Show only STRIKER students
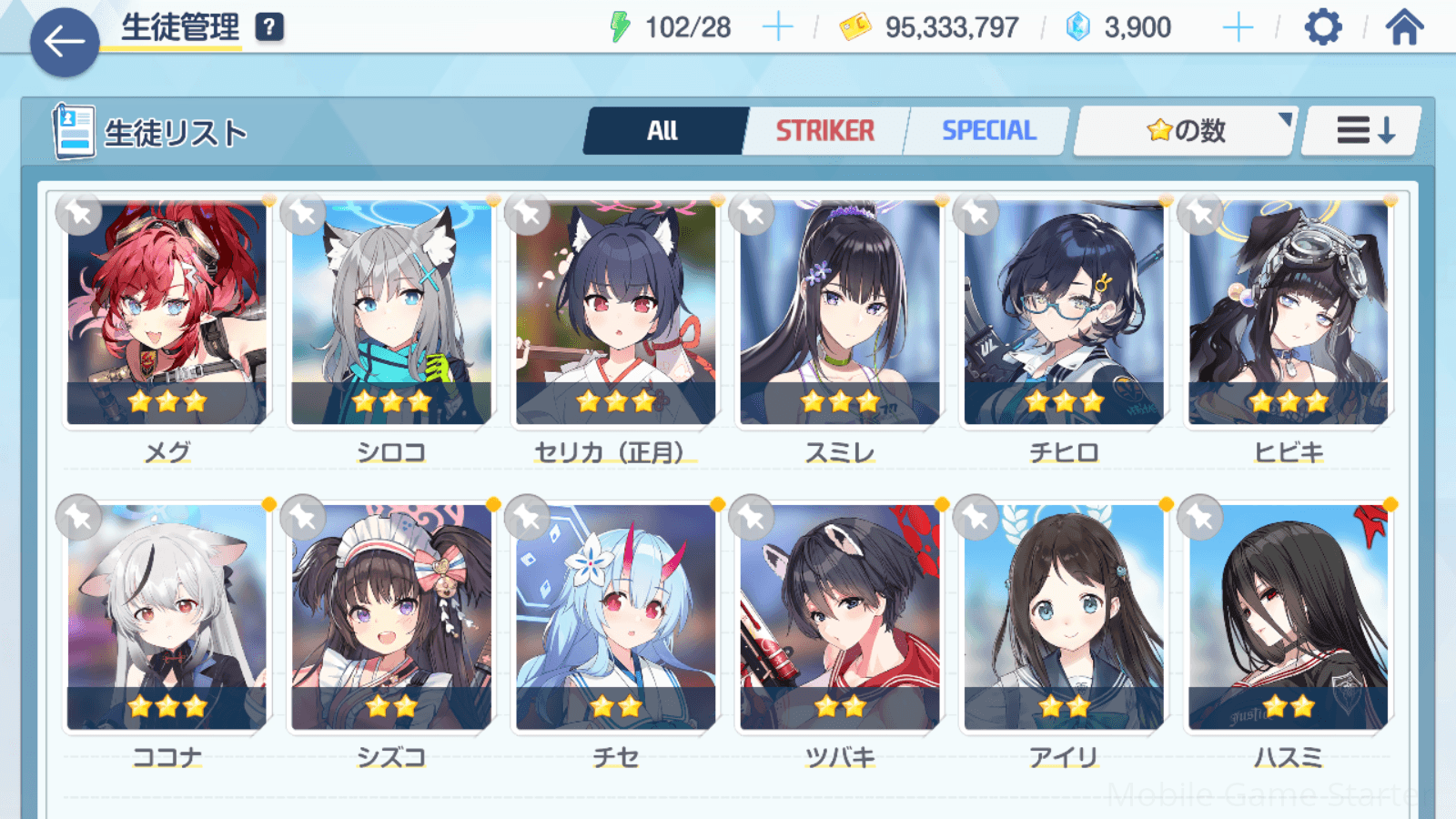The height and width of the screenshot is (819, 1456). [824, 131]
